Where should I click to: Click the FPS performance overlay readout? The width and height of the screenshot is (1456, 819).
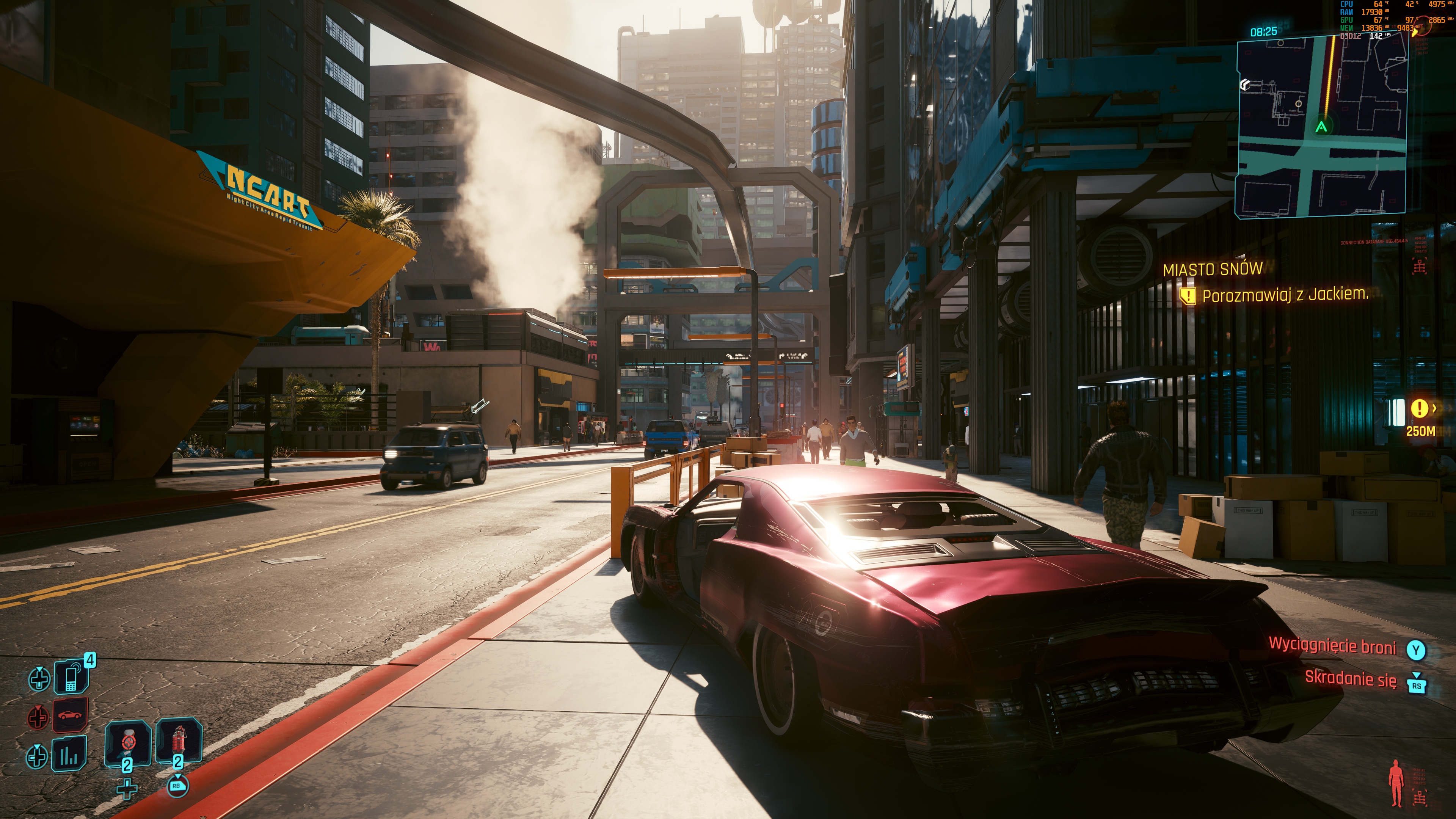(1380, 36)
